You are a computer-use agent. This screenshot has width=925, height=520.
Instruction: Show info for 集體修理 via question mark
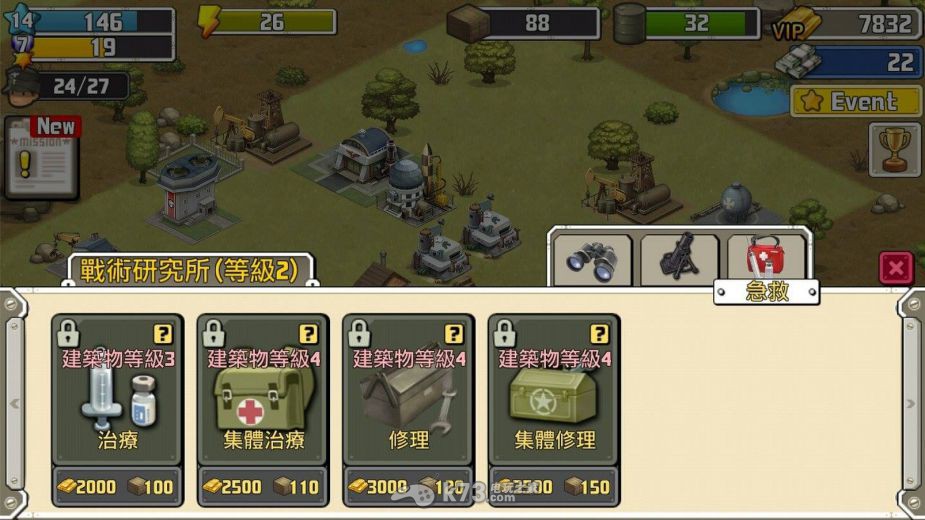click(x=599, y=334)
